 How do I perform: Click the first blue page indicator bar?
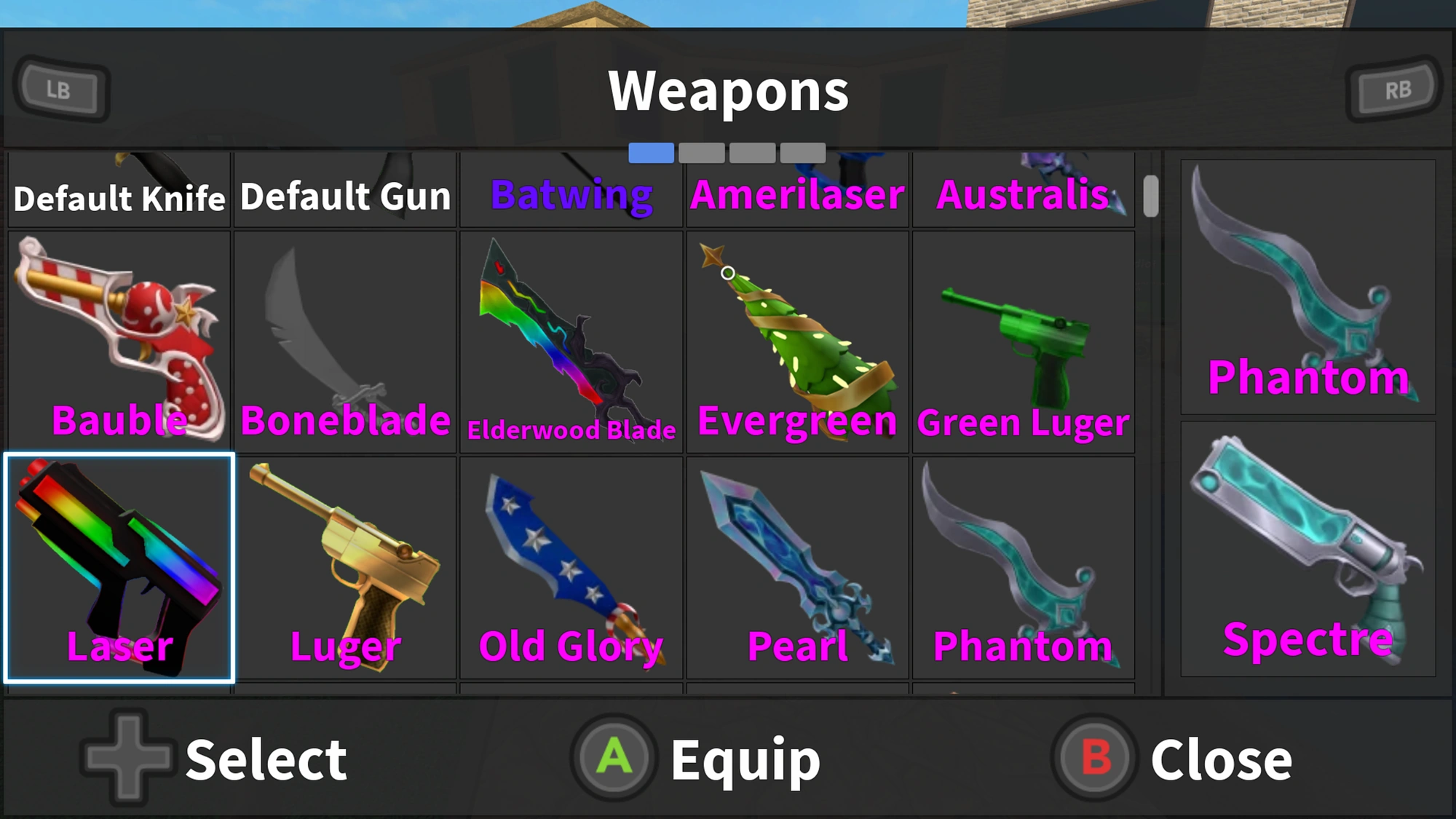[x=650, y=154]
